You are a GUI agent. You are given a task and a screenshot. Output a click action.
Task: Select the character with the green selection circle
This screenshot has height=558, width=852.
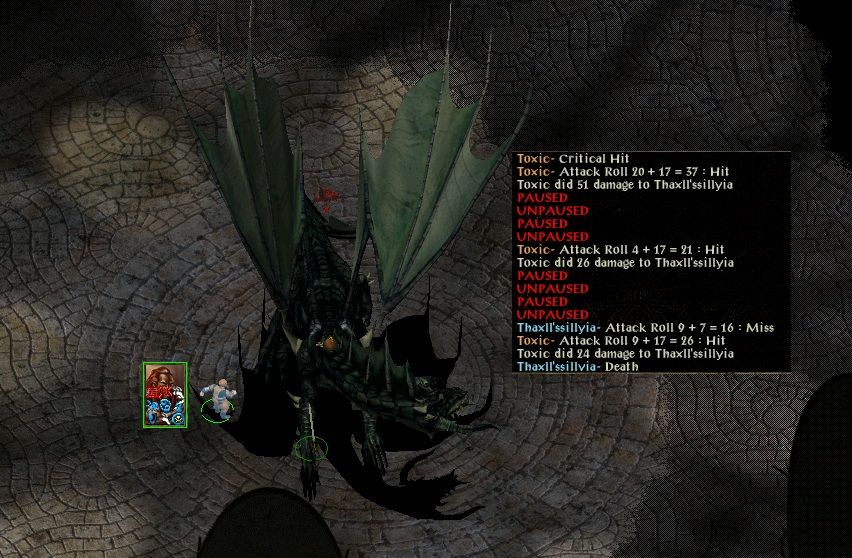tap(217, 397)
